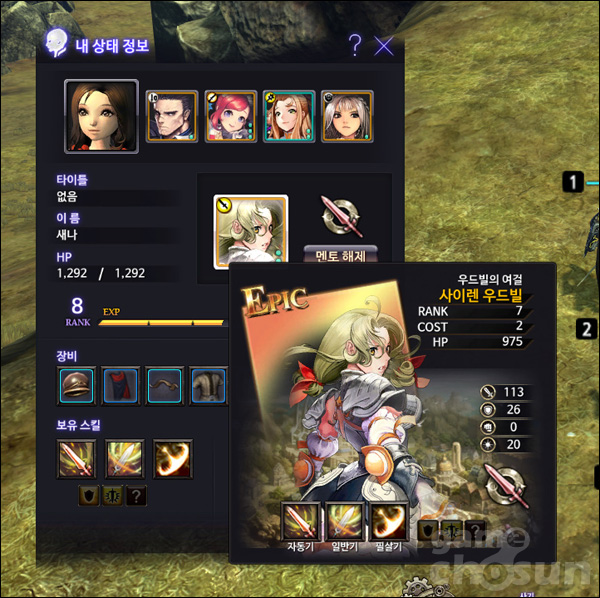Select the shield passive icon under owned skills
Viewport: 600px width, 598px height.
click(88, 494)
